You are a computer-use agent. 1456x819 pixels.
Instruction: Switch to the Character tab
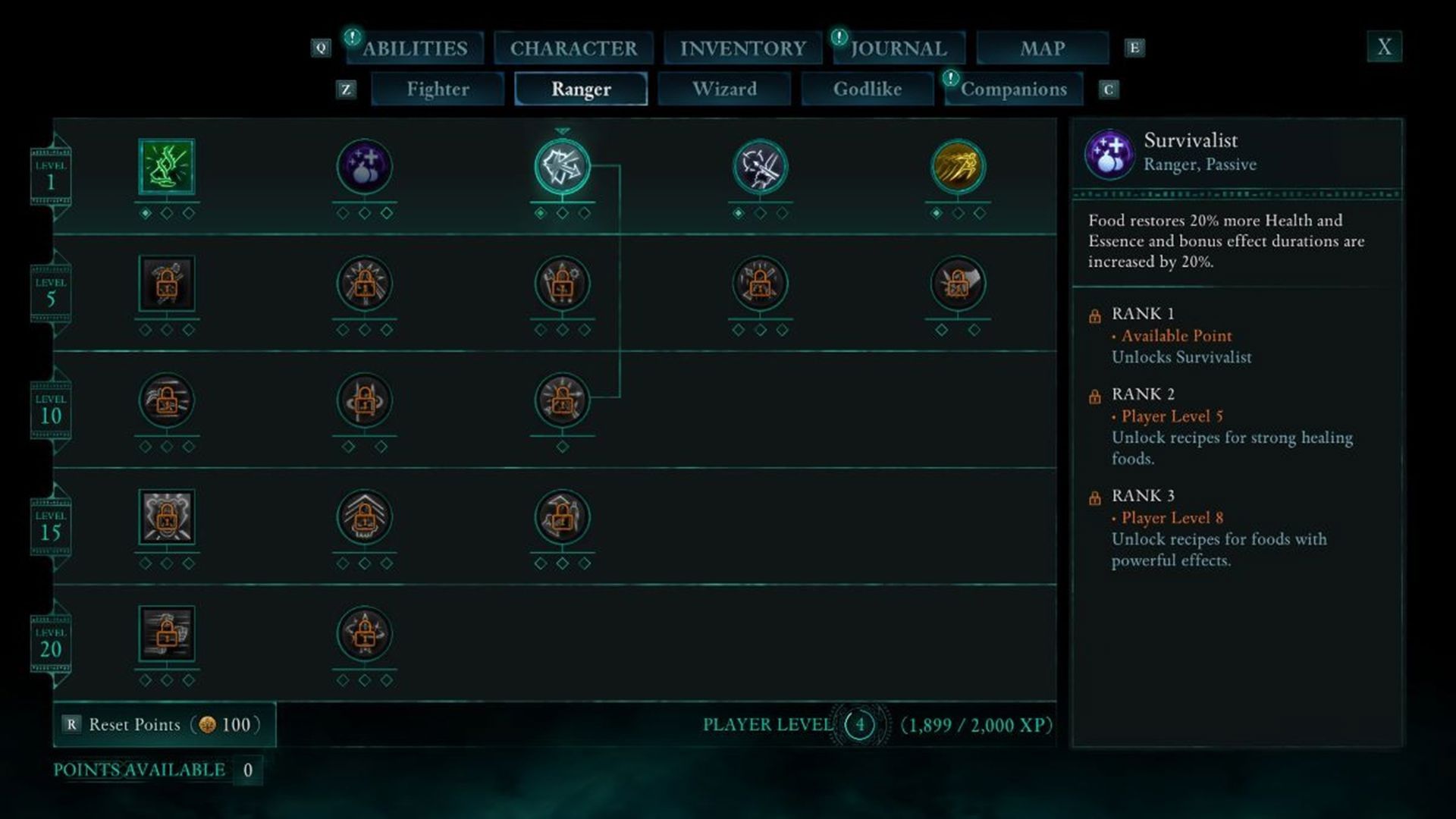(573, 48)
